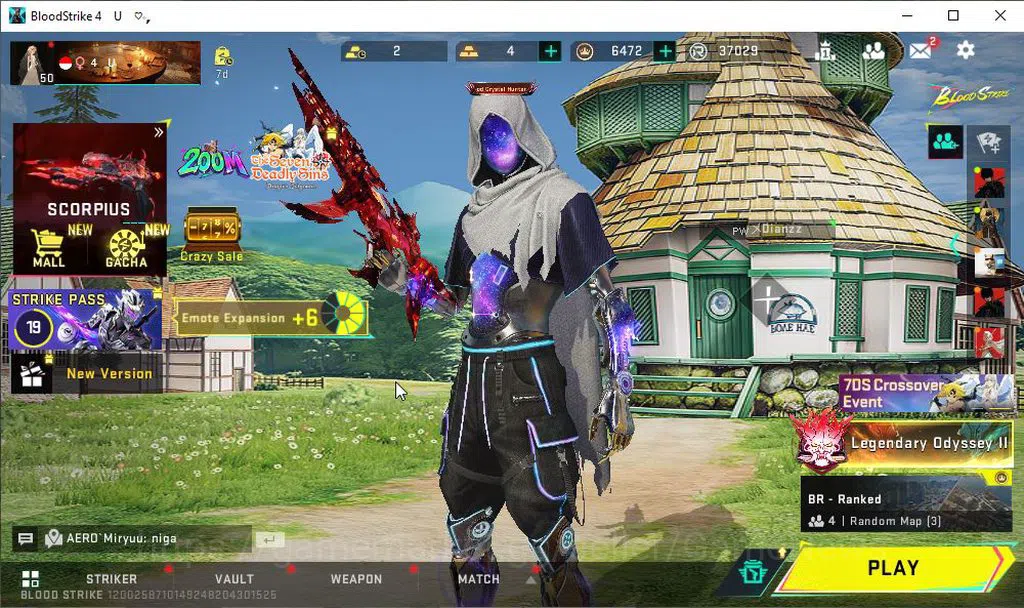Start matchmaking with the yellow PLAY button
Screen dimensions: 1024x608
tap(892, 568)
